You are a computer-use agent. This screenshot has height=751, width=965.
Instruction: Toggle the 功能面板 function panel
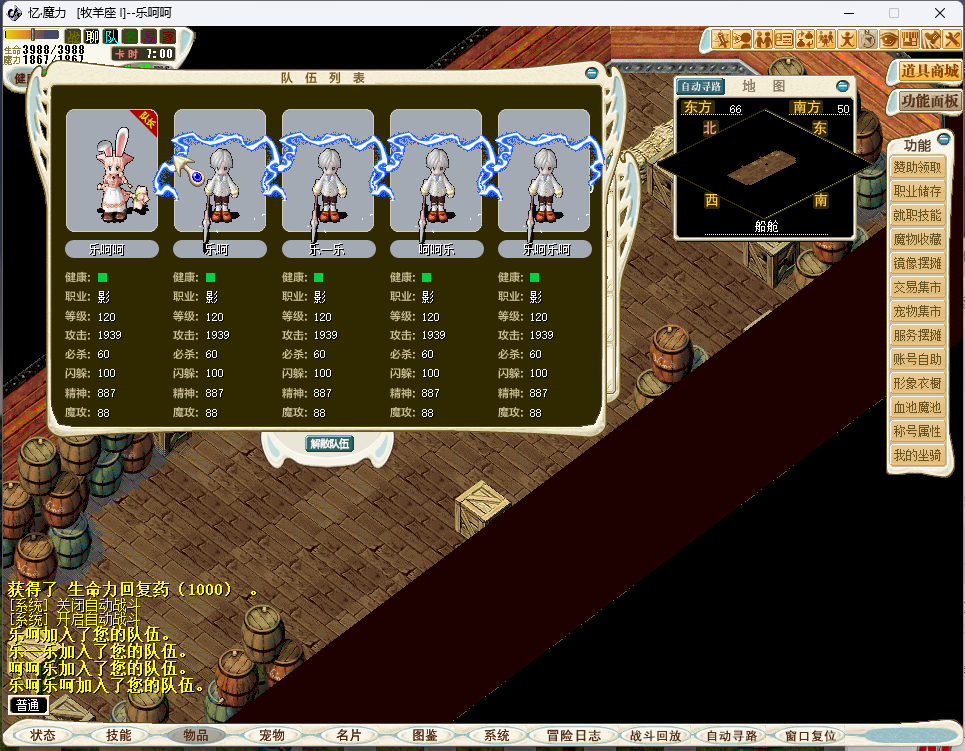[929, 101]
